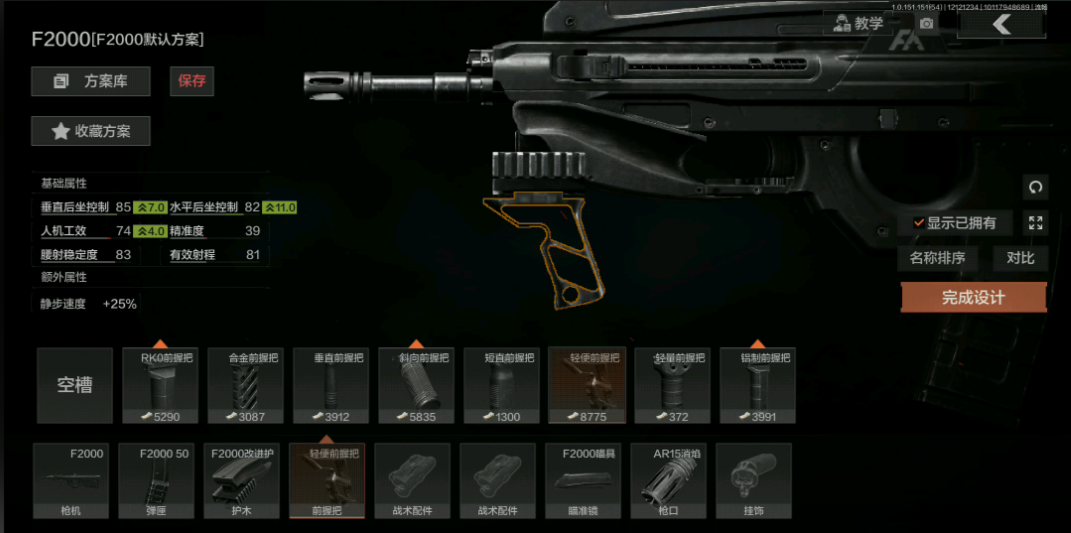
Task: Take a screenshot with the camera icon
Action: click(x=927, y=24)
